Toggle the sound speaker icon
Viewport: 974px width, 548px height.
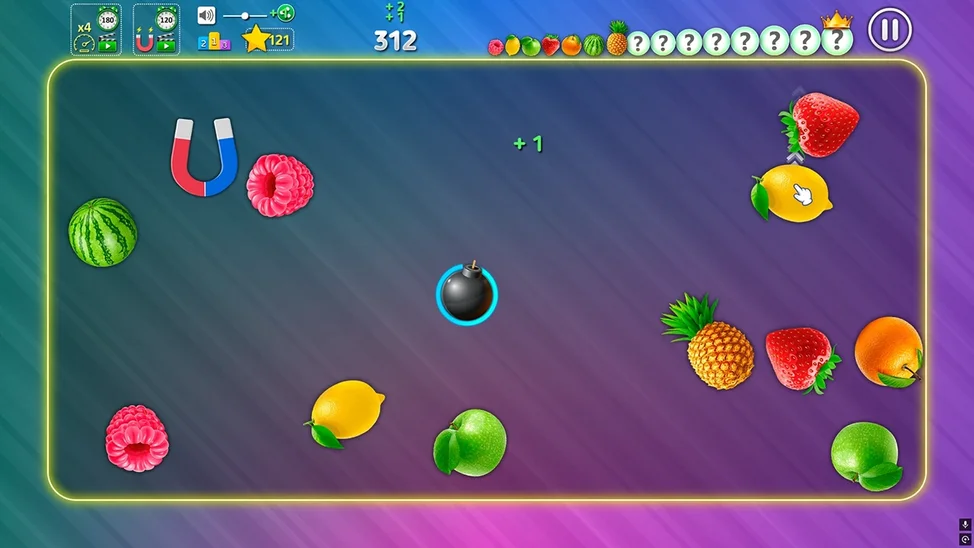click(206, 15)
